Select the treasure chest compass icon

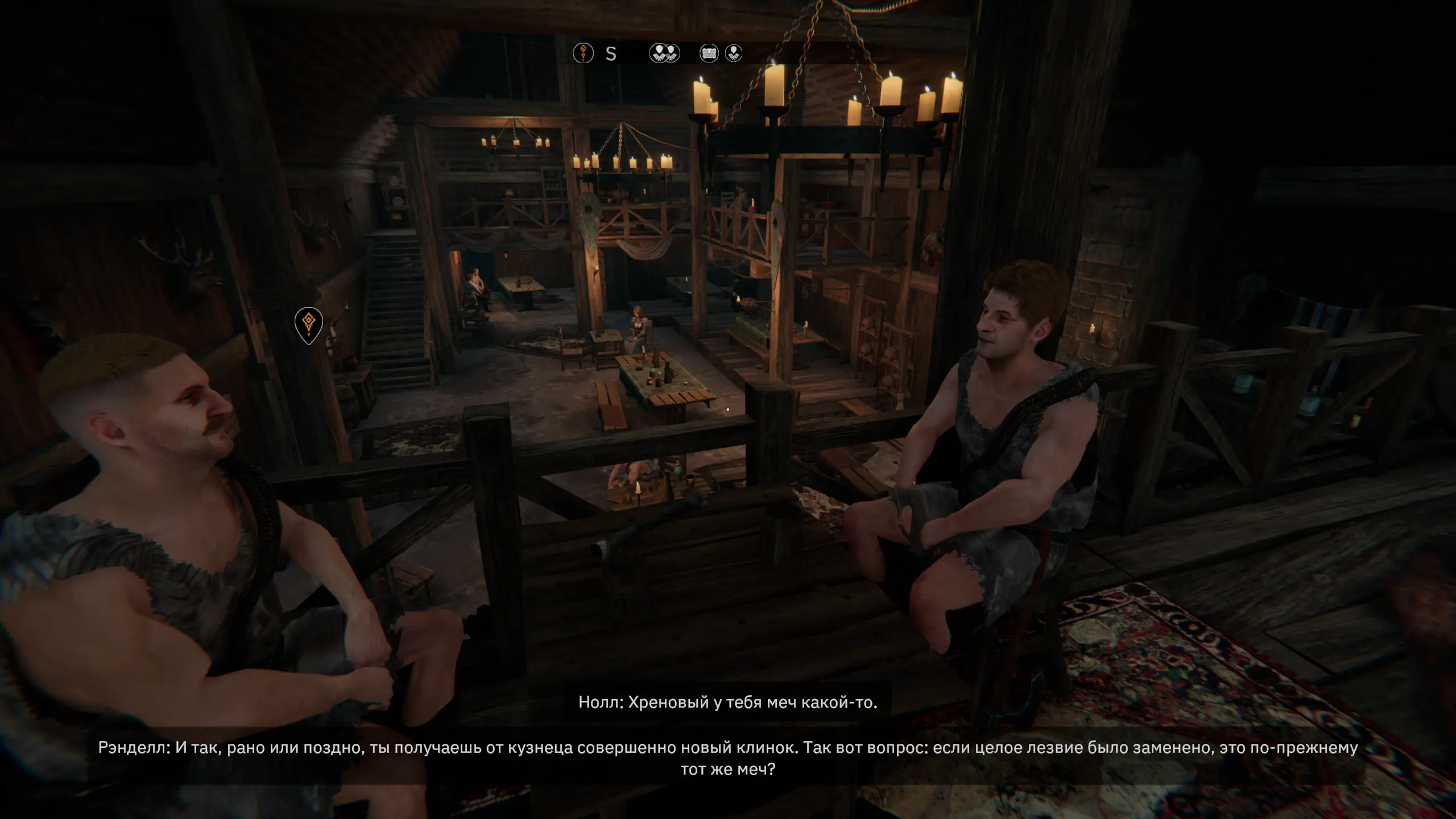(x=709, y=53)
